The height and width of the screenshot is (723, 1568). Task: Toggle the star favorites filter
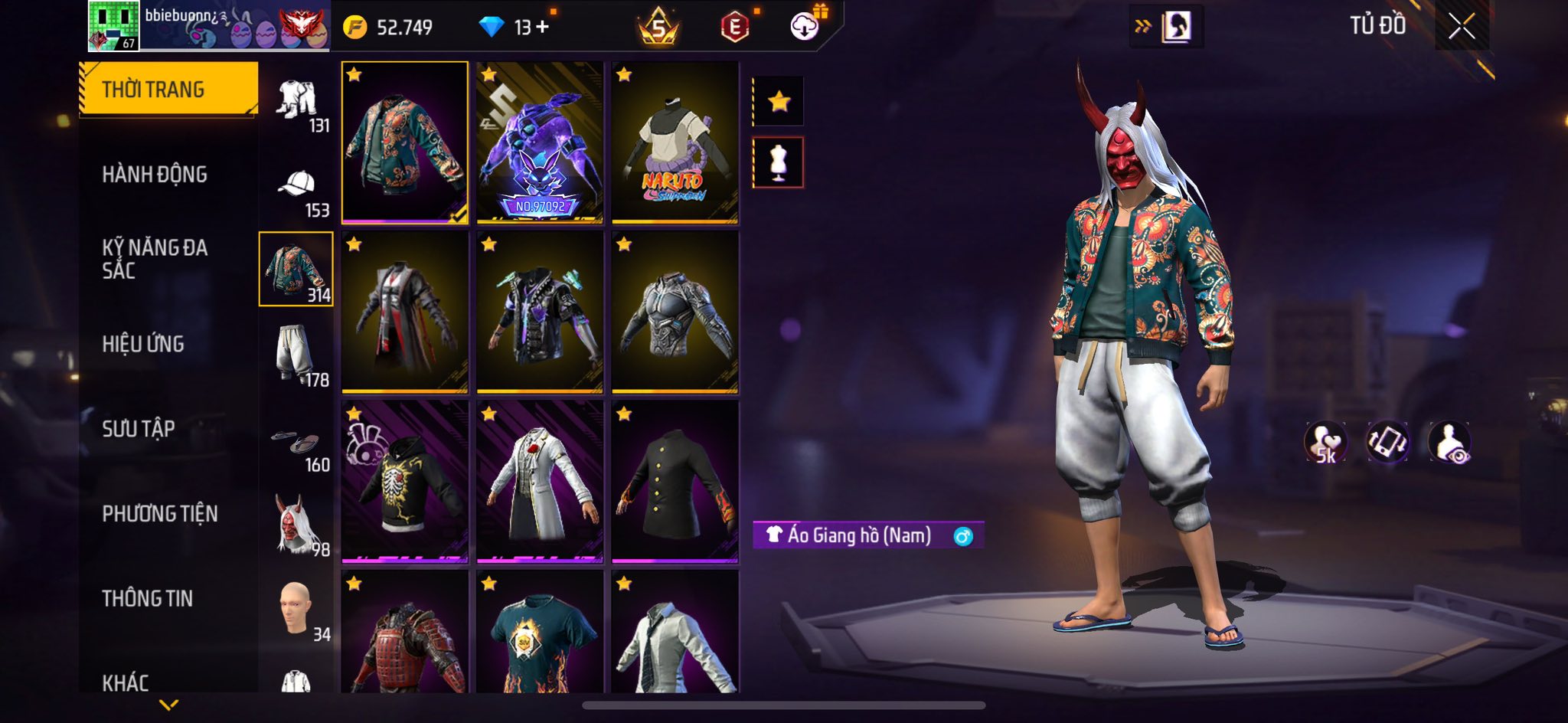(x=779, y=101)
